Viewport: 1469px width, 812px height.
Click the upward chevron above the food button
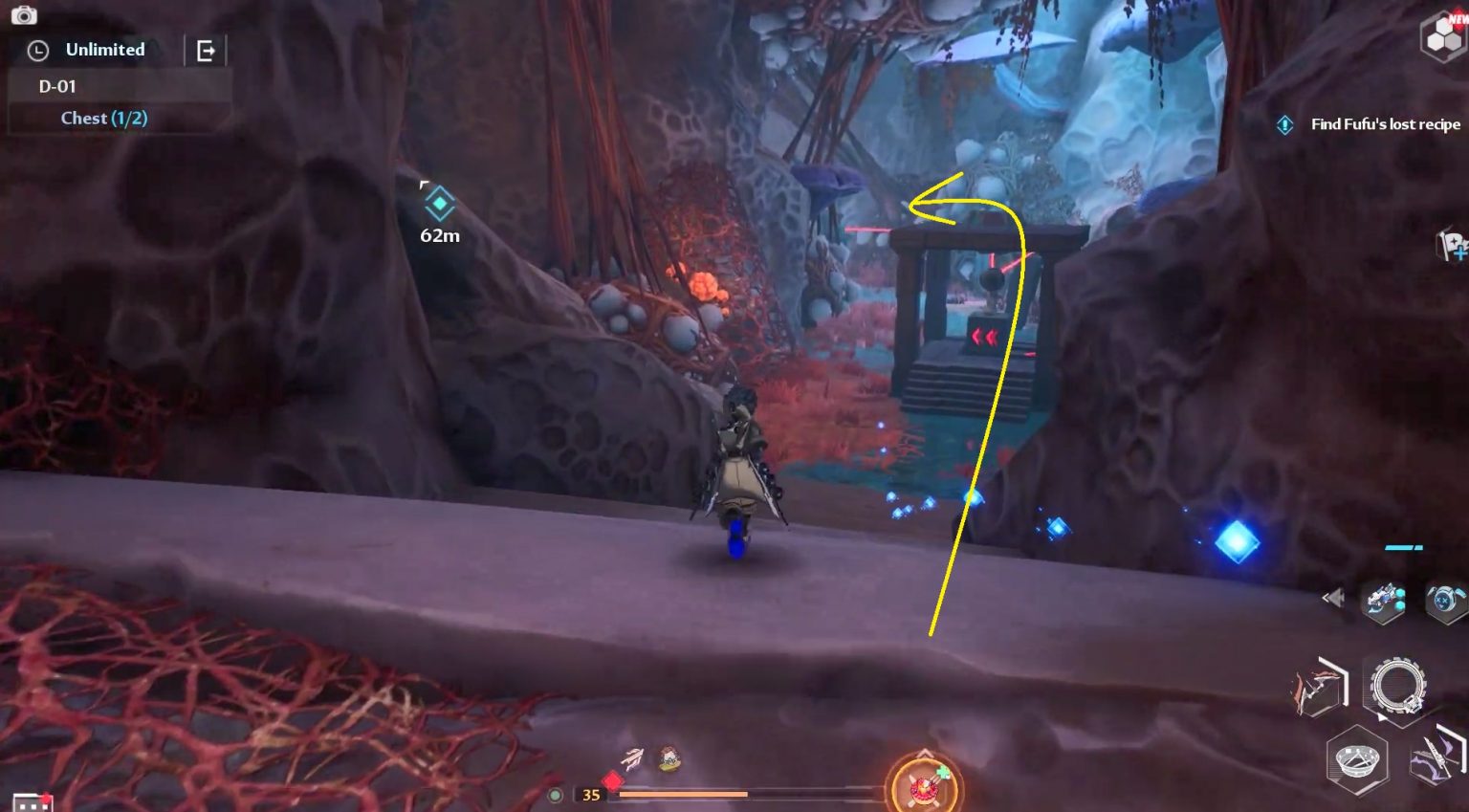click(925, 753)
